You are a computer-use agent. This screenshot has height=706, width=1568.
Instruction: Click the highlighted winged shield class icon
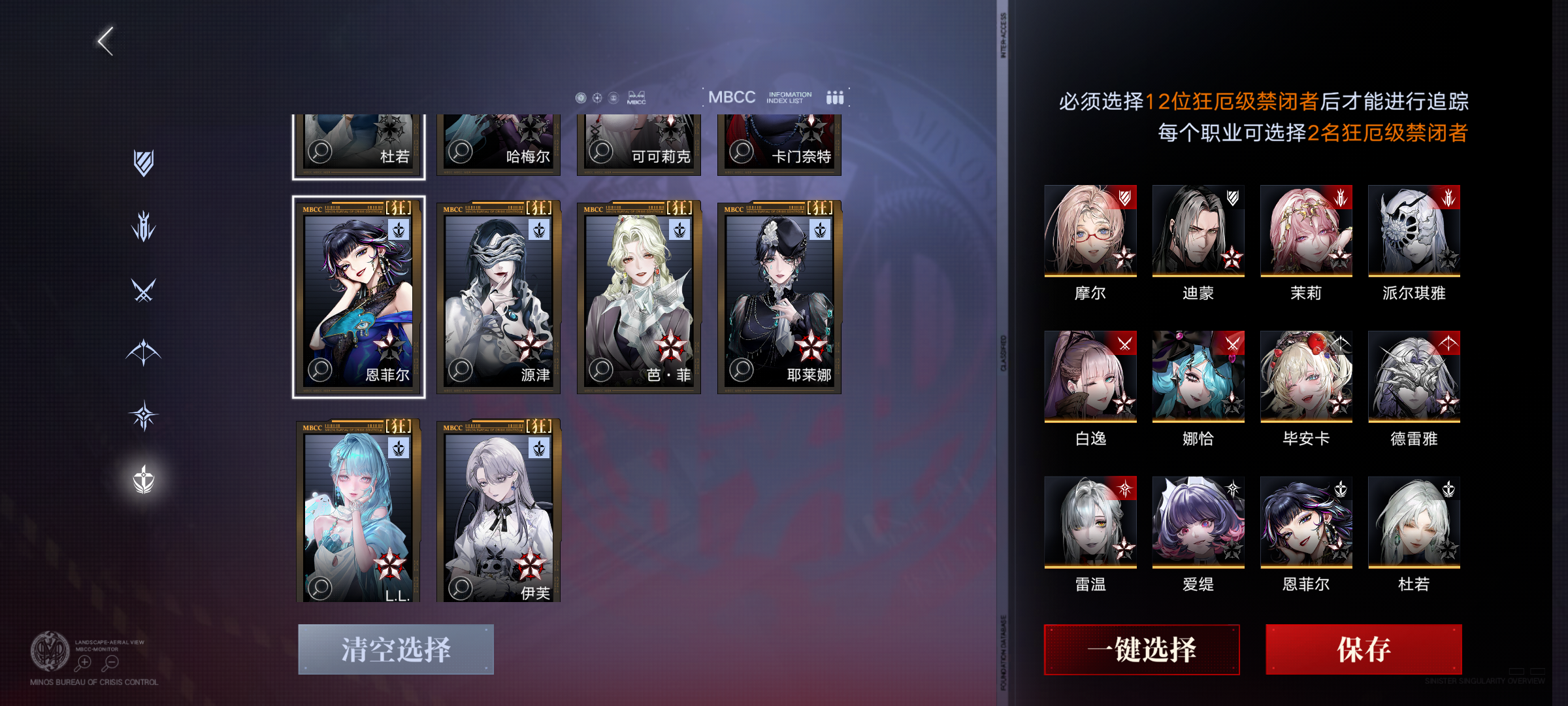(x=142, y=480)
